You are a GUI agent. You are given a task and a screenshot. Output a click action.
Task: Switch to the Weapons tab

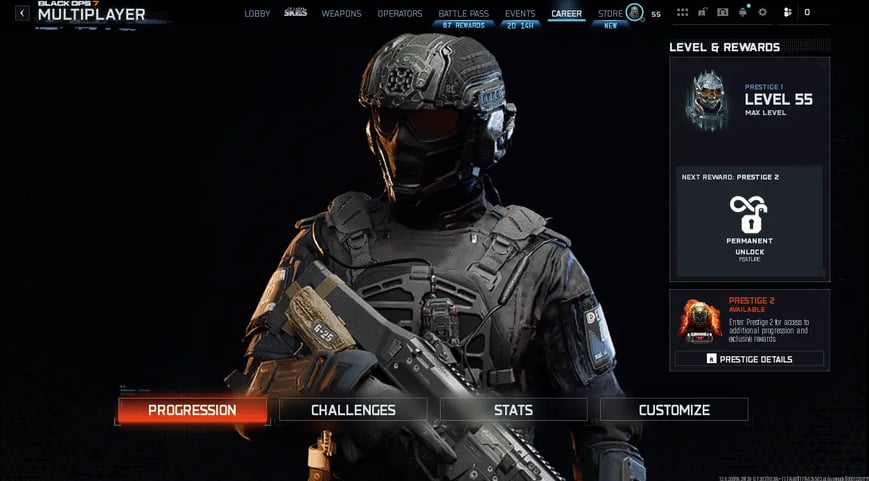341,14
